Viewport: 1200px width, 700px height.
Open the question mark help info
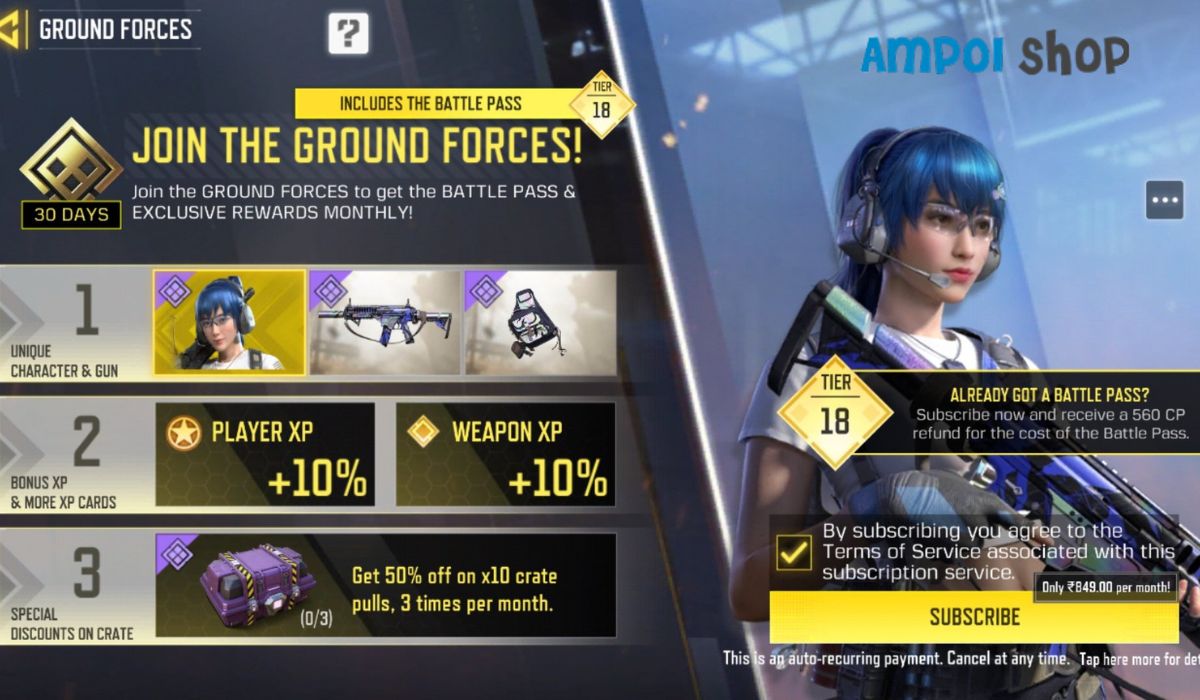click(348, 34)
